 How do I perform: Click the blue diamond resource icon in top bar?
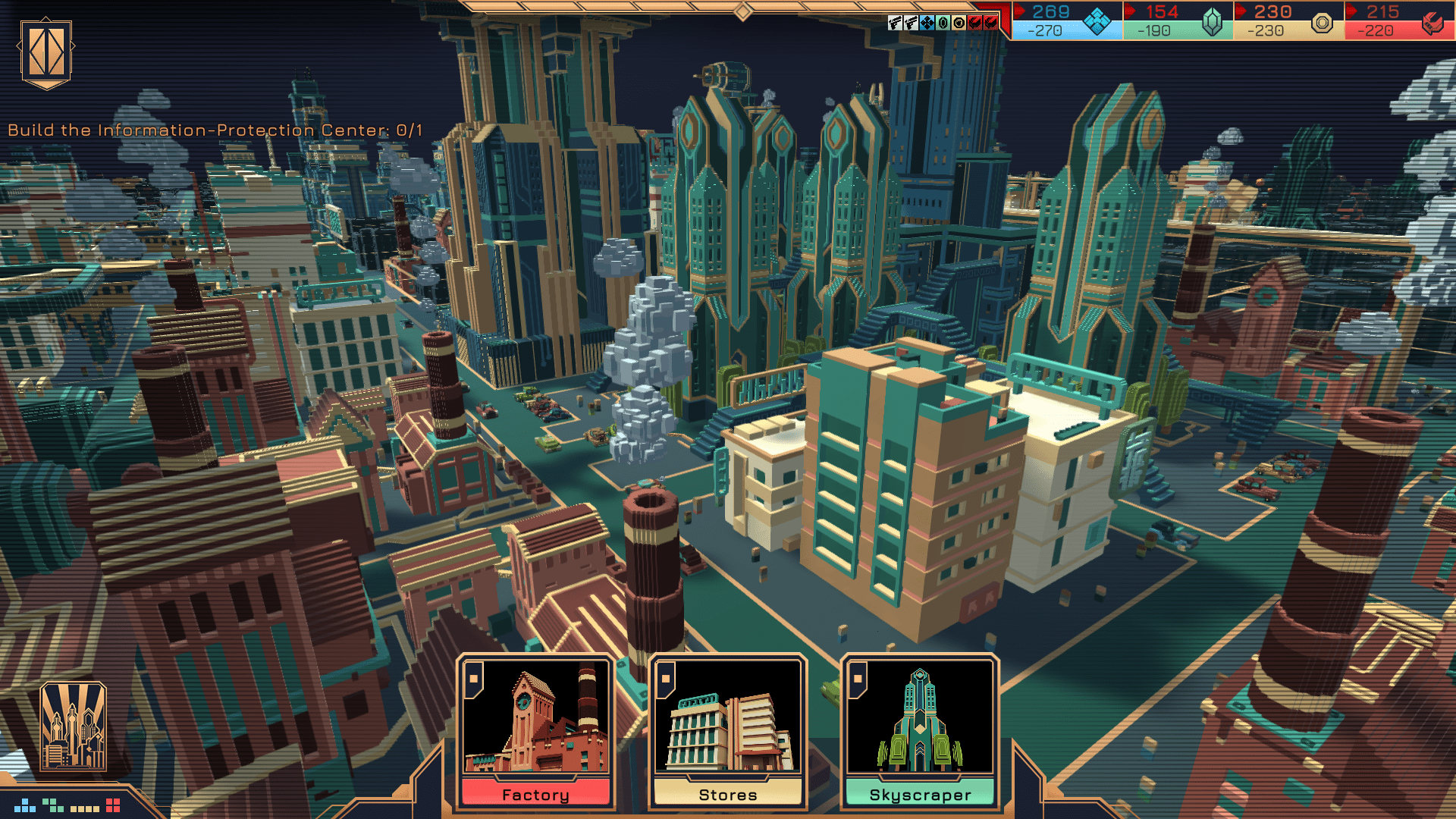[1096, 21]
